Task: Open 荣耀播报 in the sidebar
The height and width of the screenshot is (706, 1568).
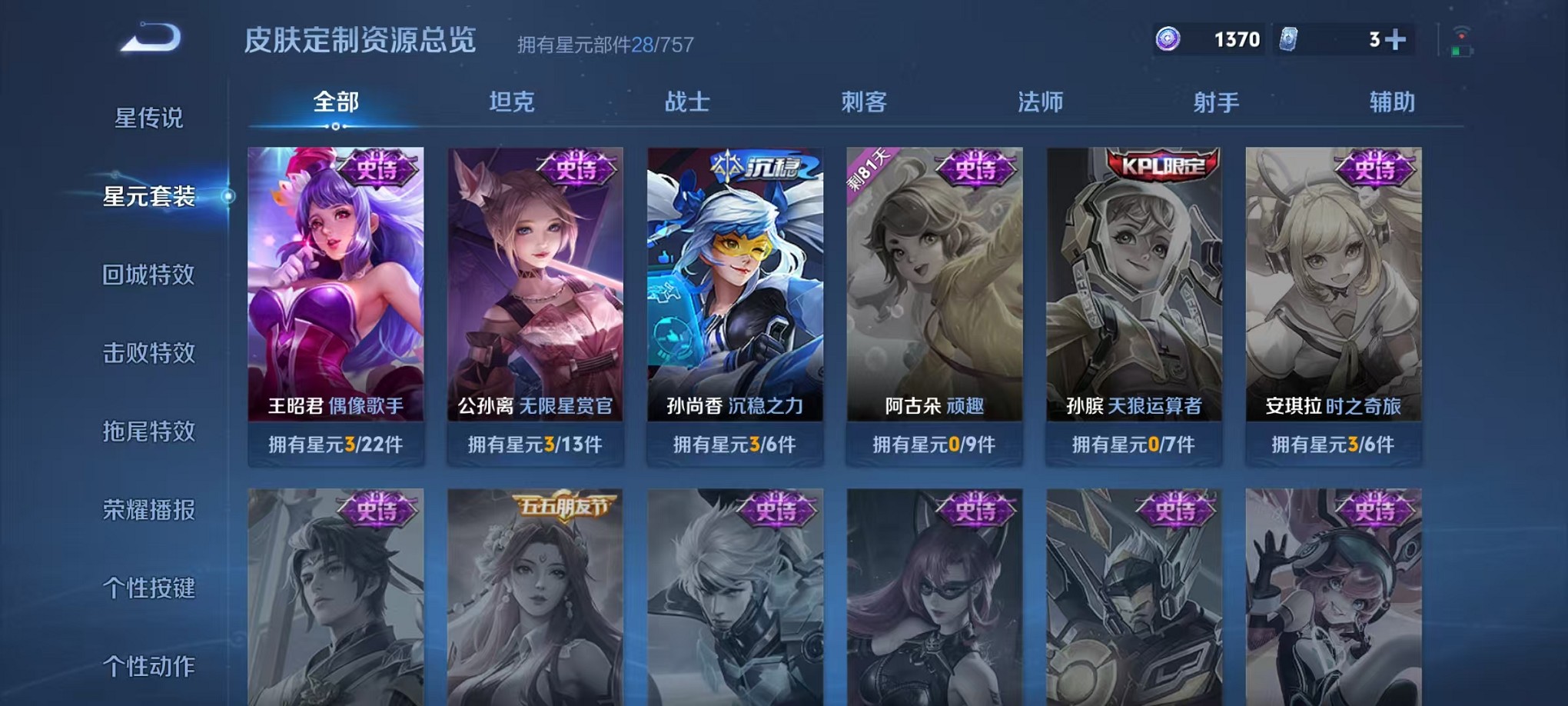Action: pyautogui.click(x=149, y=508)
